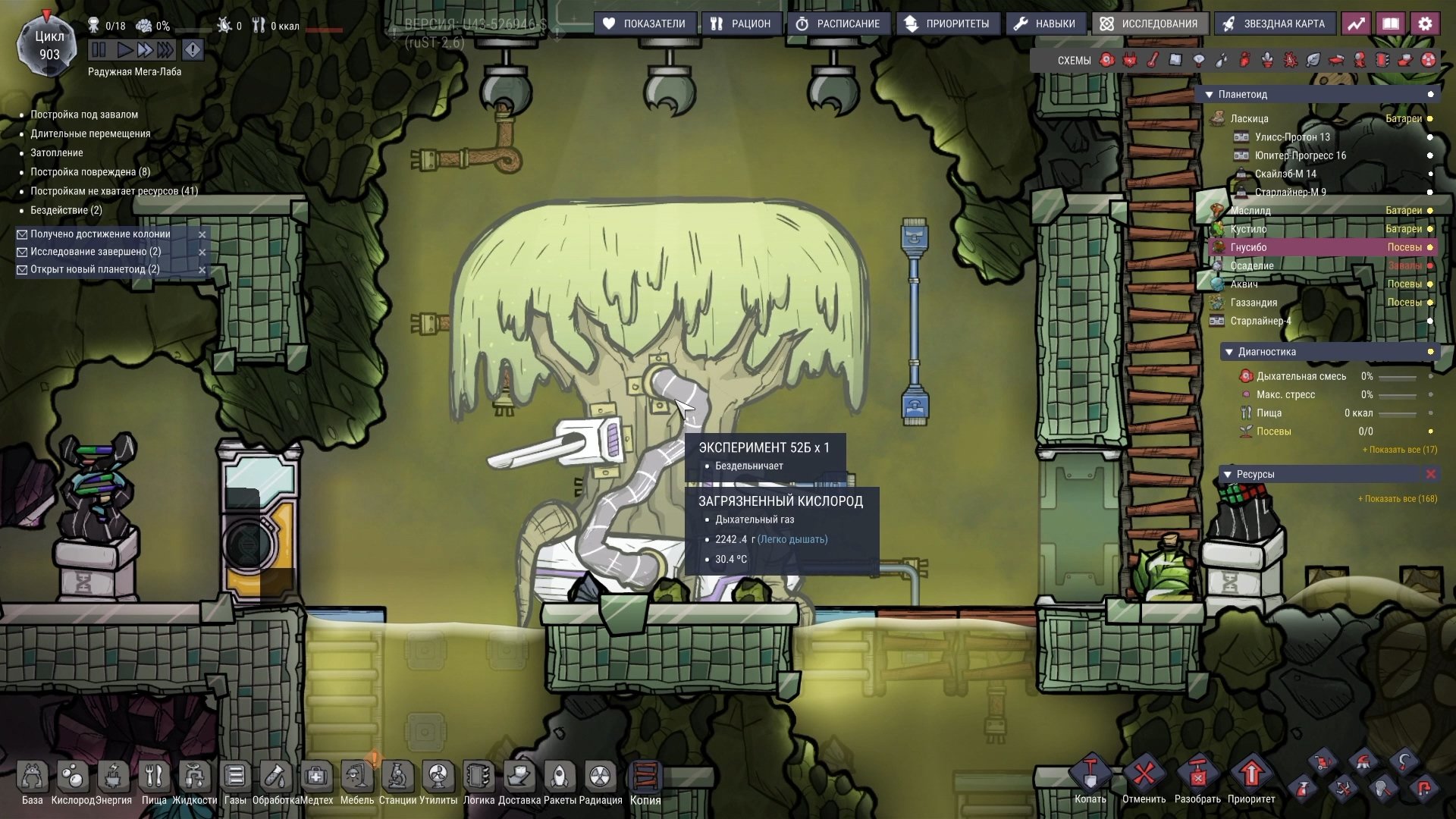Open the Пища build category
The height and width of the screenshot is (819, 1456).
click(x=154, y=777)
